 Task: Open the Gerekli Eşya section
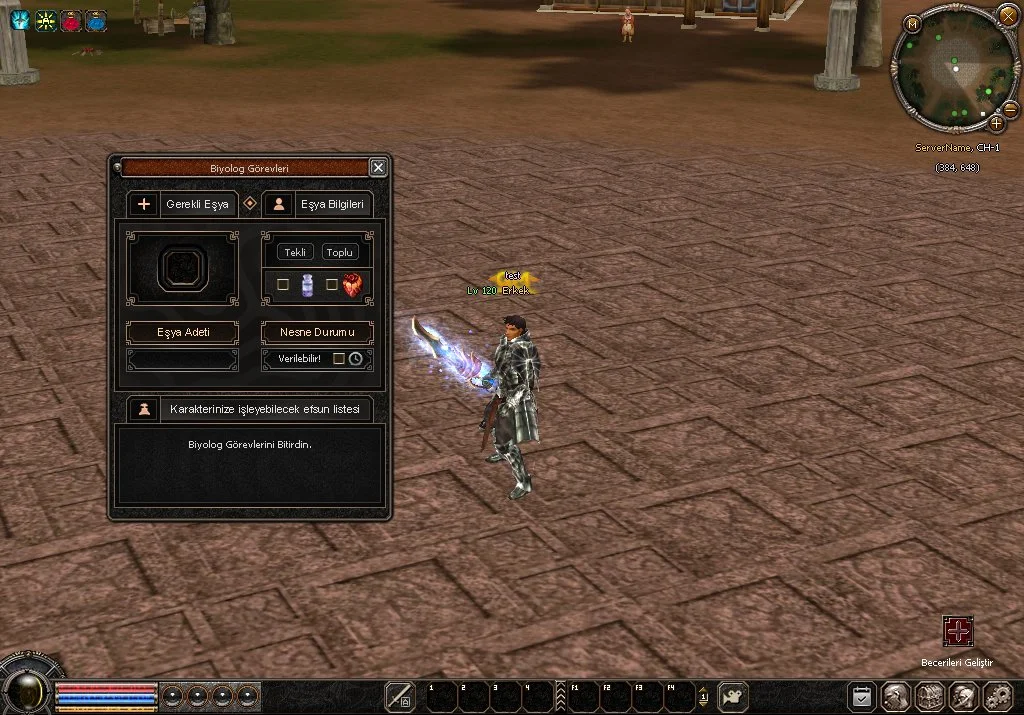[x=183, y=204]
